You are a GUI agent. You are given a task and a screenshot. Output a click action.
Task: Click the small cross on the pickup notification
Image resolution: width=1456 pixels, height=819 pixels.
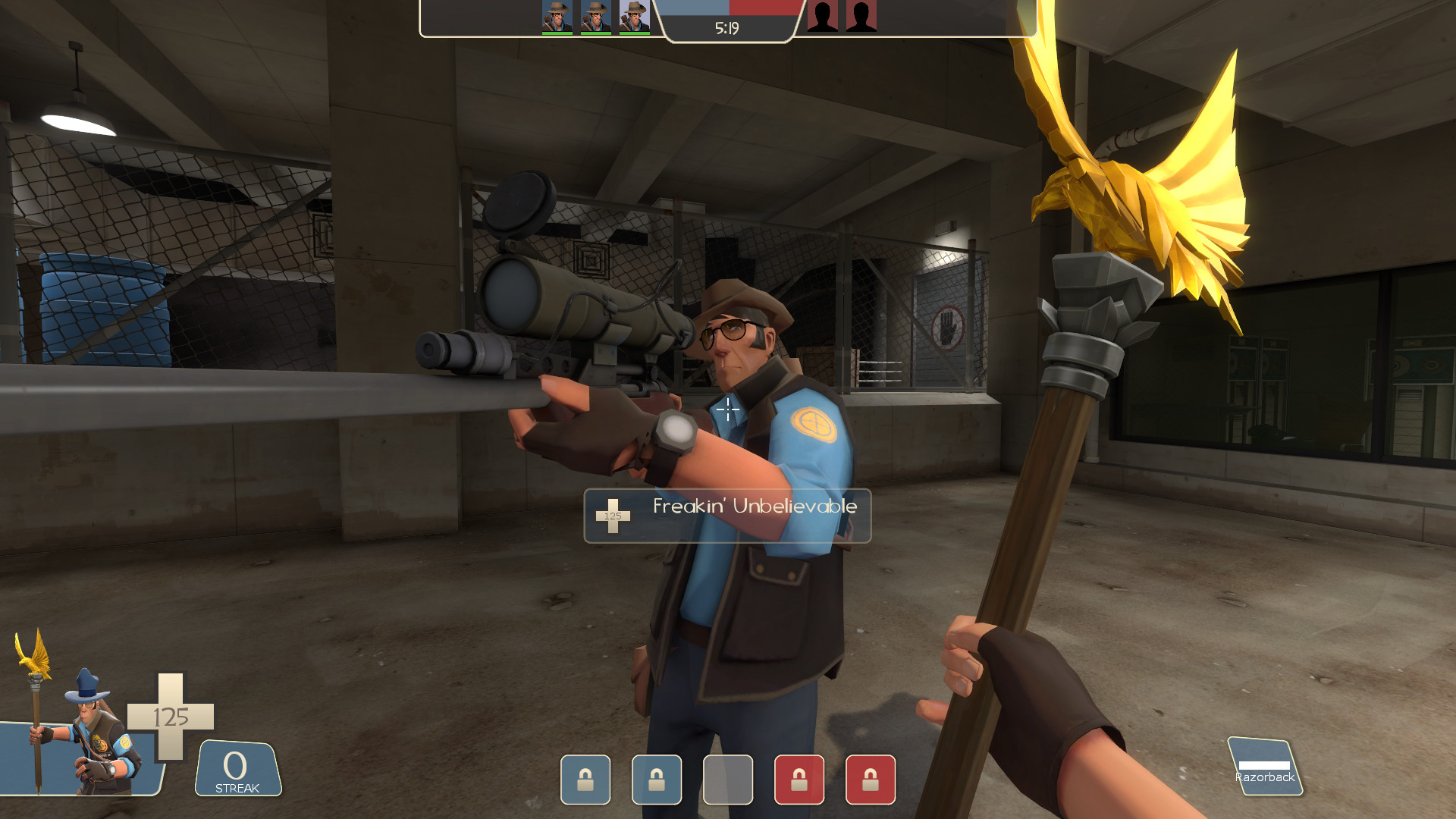pyautogui.click(x=613, y=516)
